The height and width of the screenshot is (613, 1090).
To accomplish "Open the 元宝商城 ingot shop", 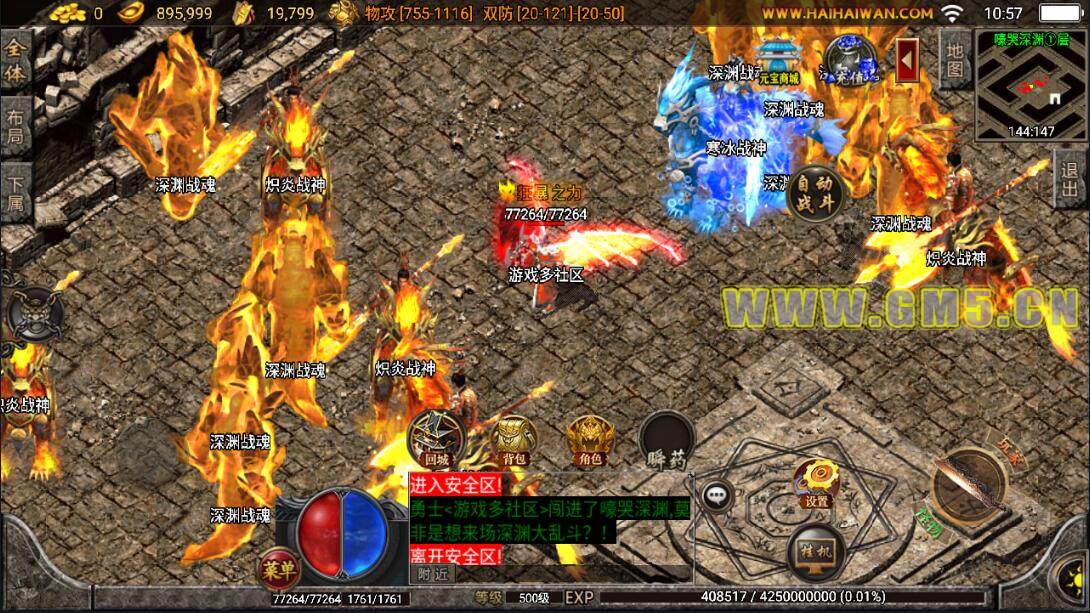I will pyautogui.click(x=778, y=60).
